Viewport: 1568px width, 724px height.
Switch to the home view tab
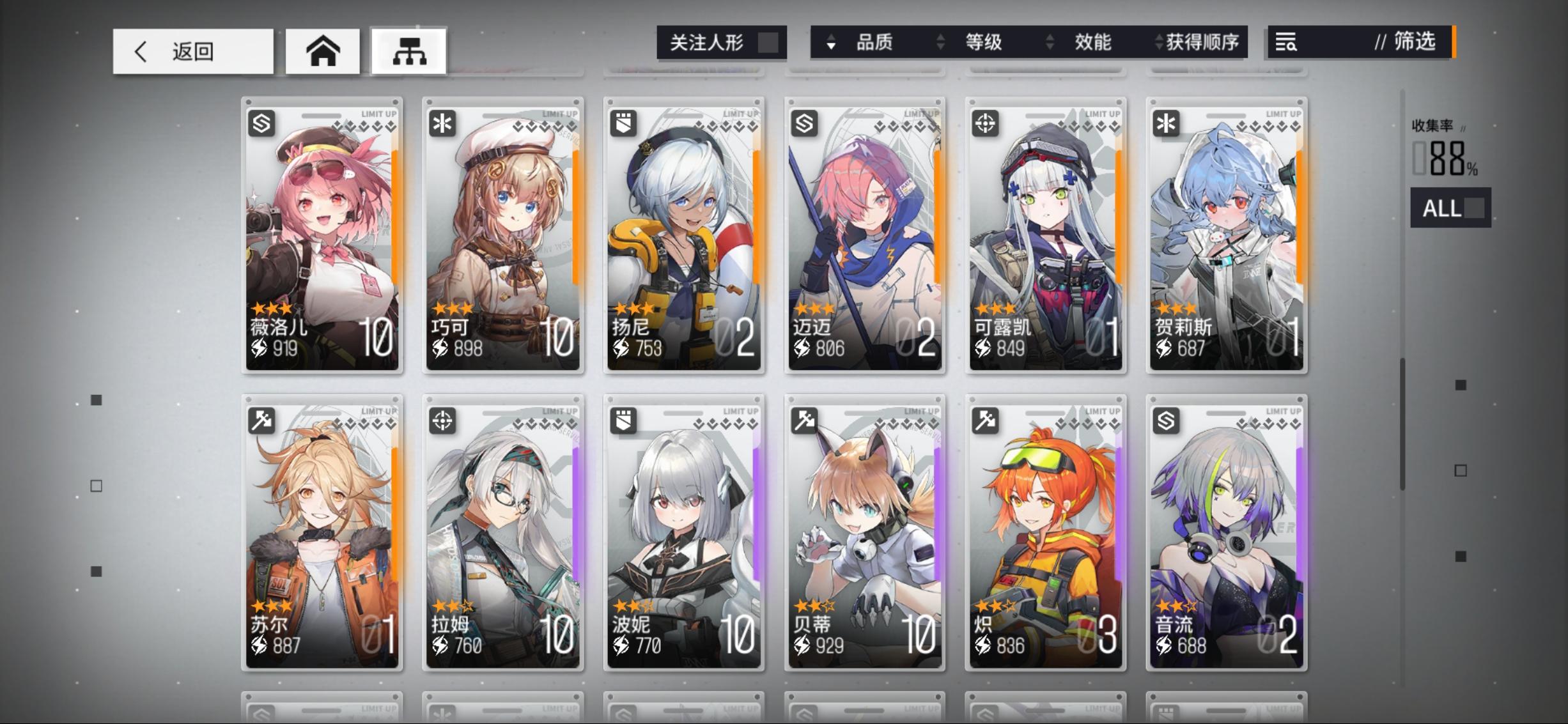coord(323,51)
